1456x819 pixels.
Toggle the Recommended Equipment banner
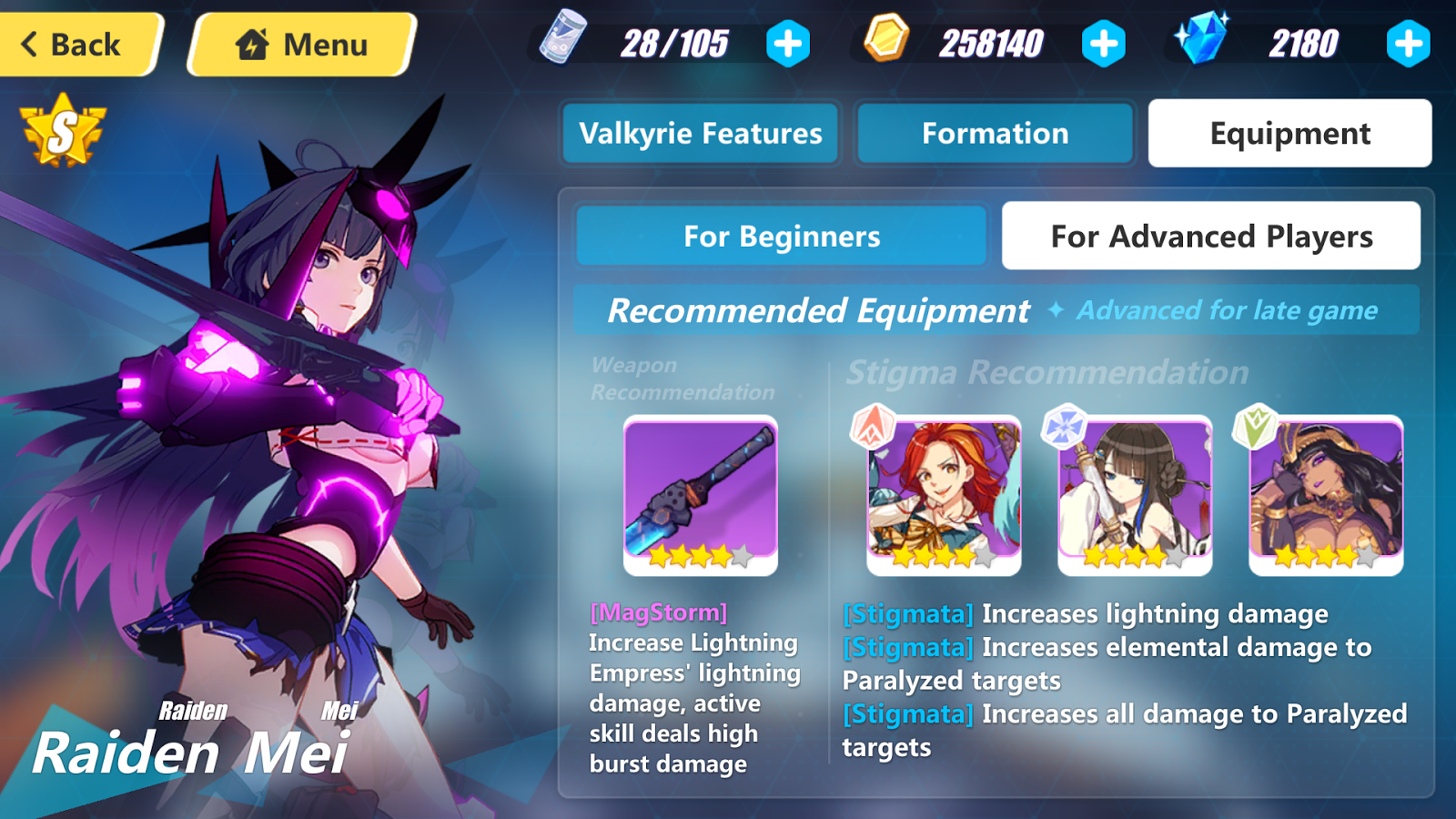point(818,310)
